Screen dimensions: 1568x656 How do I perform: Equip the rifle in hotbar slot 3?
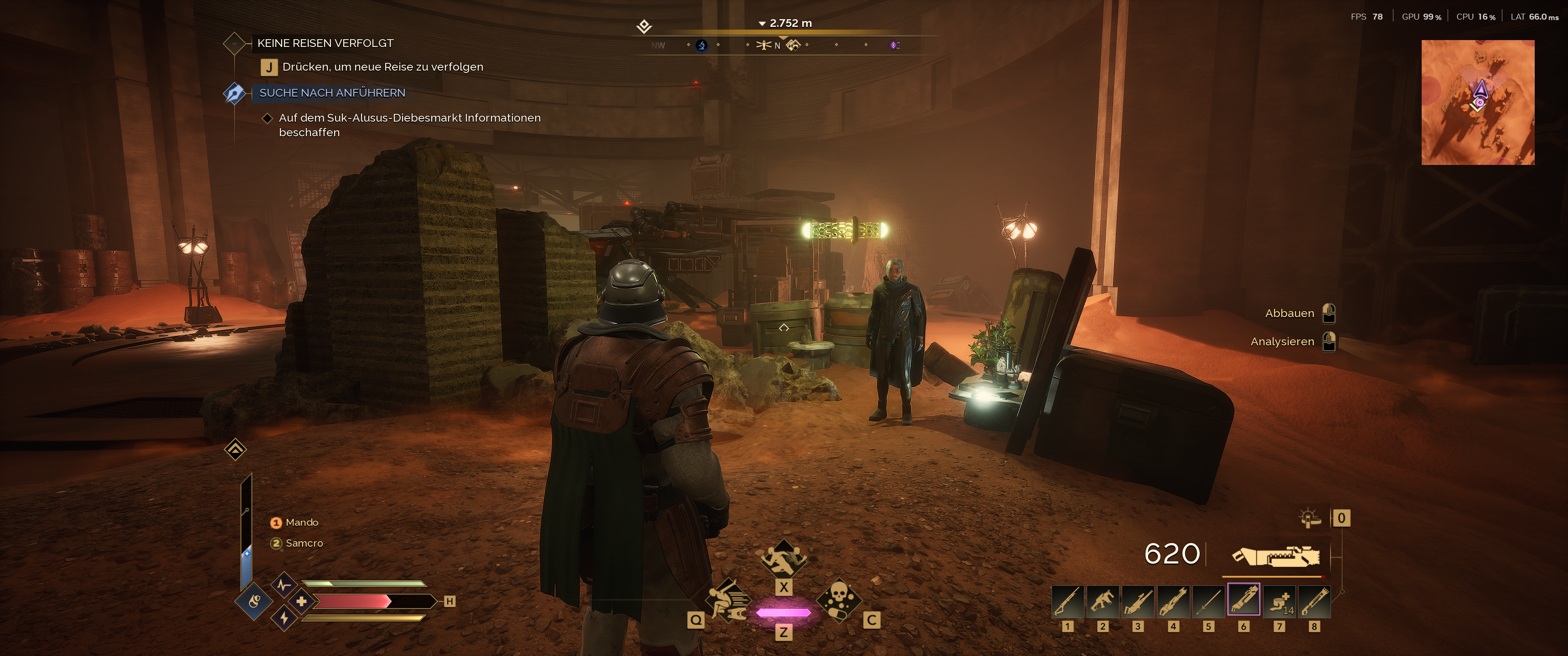[x=1138, y=601]
